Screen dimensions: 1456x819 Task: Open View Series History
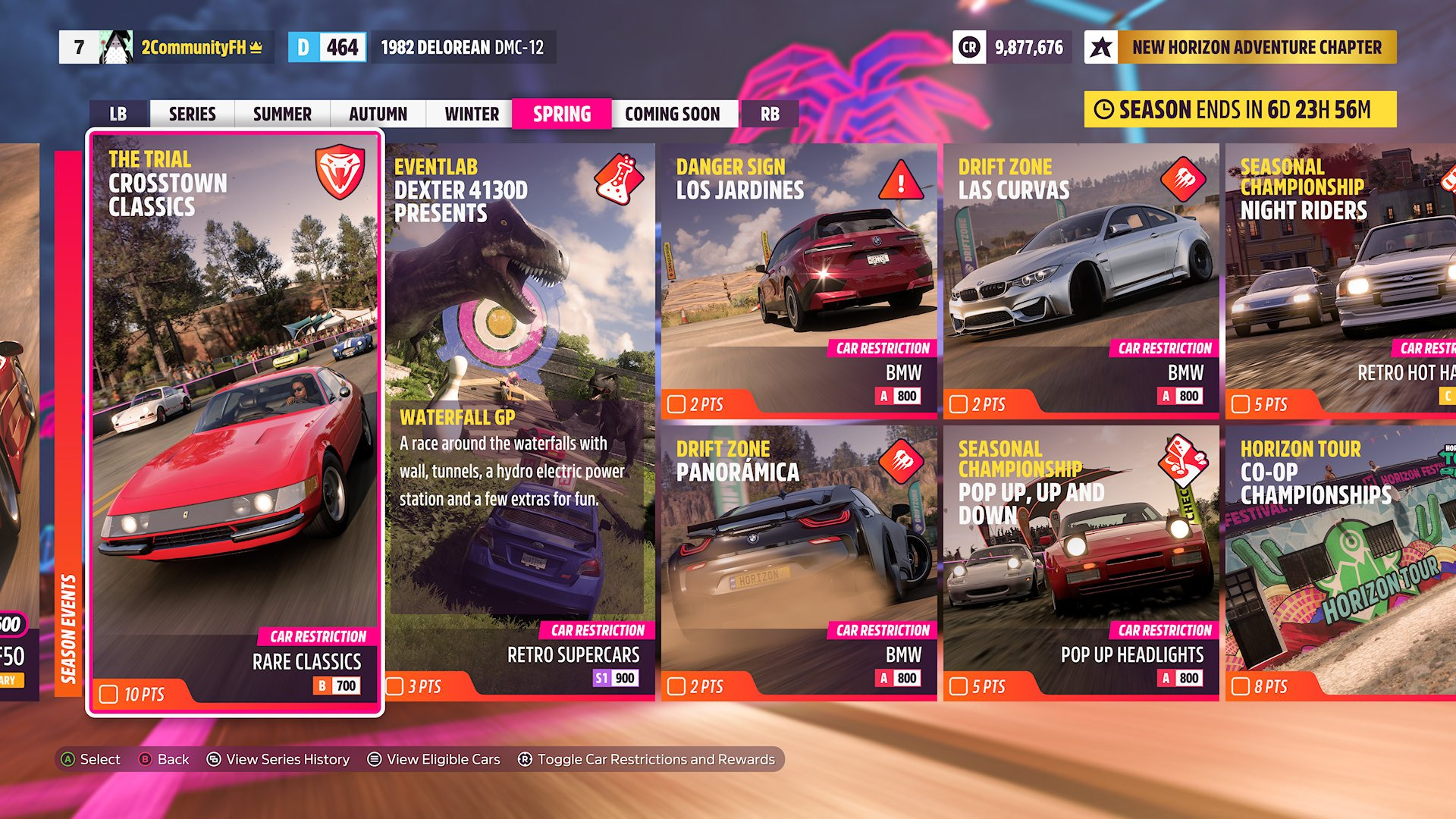pyautogui.click(x=278, y=759)
